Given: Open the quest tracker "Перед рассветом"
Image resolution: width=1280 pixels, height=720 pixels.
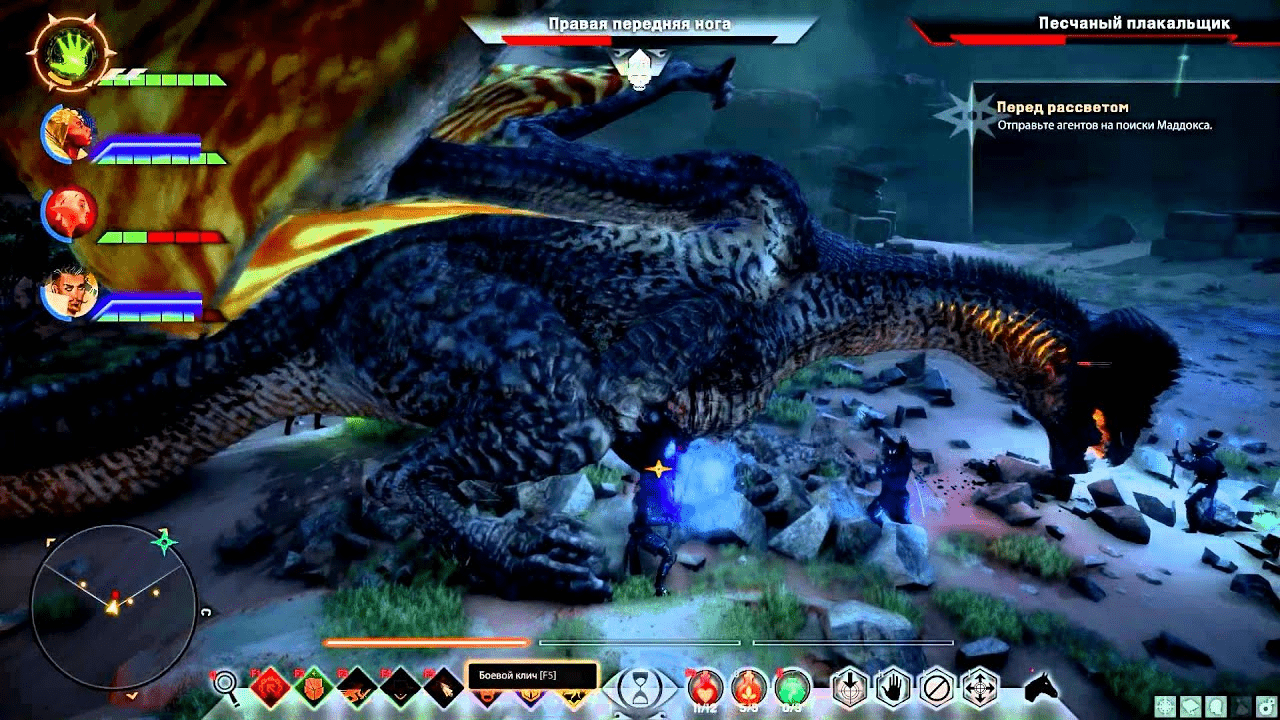Looking at the screenshot, I should [x=1062, y=107].
